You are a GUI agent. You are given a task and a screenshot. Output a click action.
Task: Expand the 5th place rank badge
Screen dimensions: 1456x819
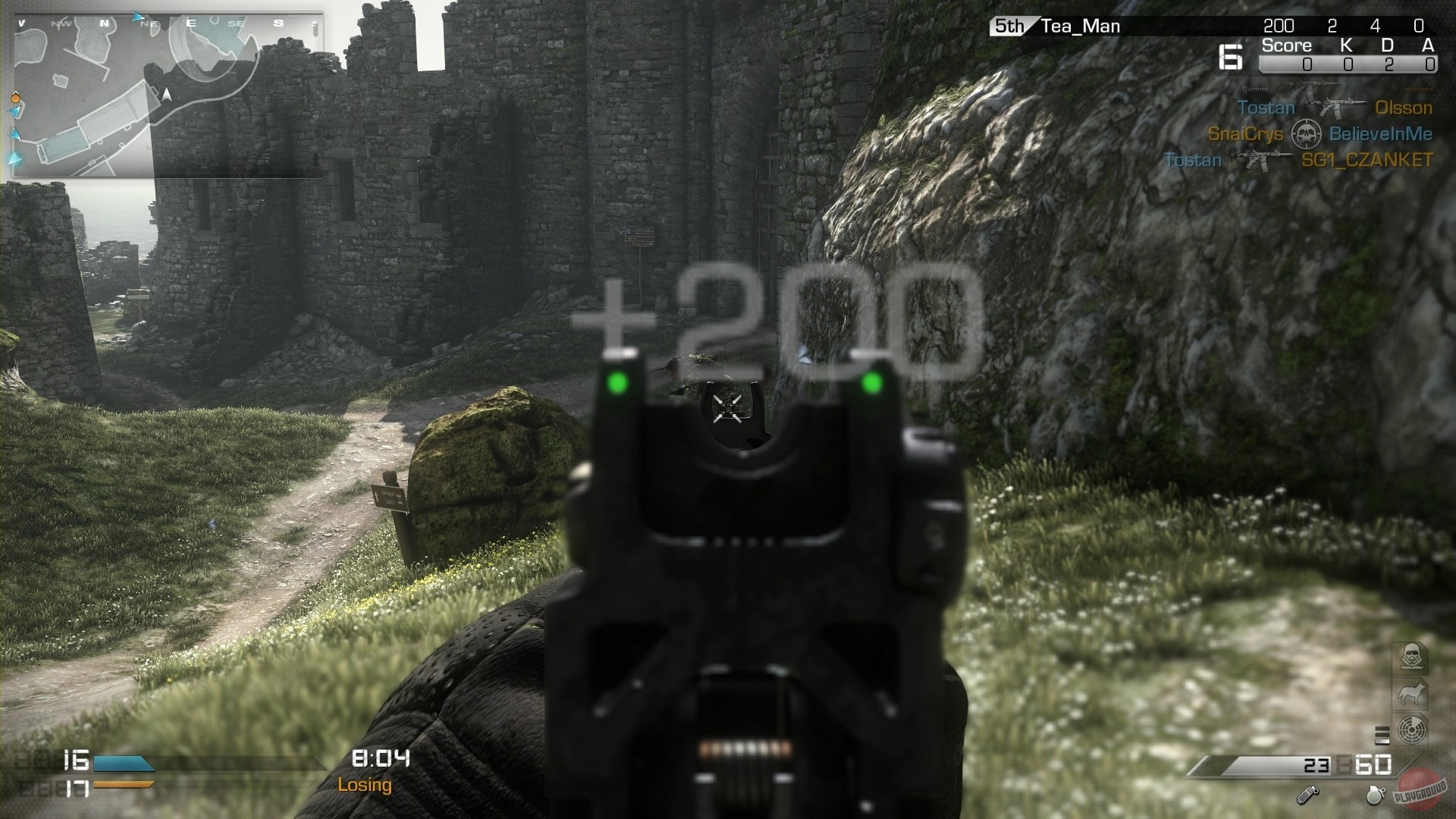click(x=1009, y=25)
